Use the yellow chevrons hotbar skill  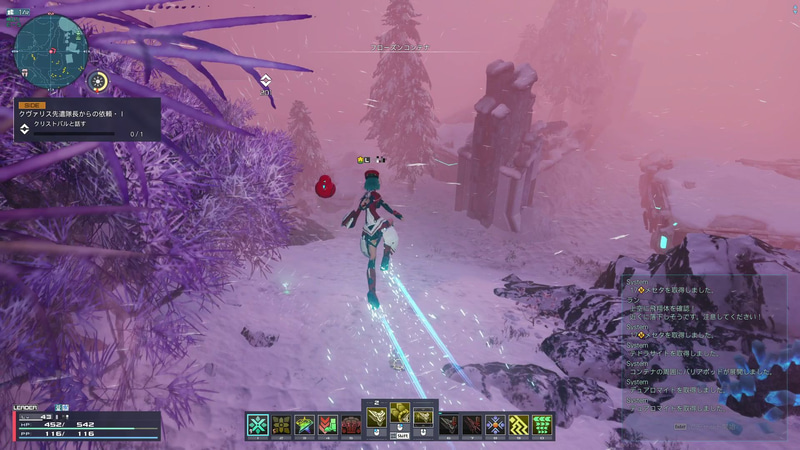pos(518,424)
